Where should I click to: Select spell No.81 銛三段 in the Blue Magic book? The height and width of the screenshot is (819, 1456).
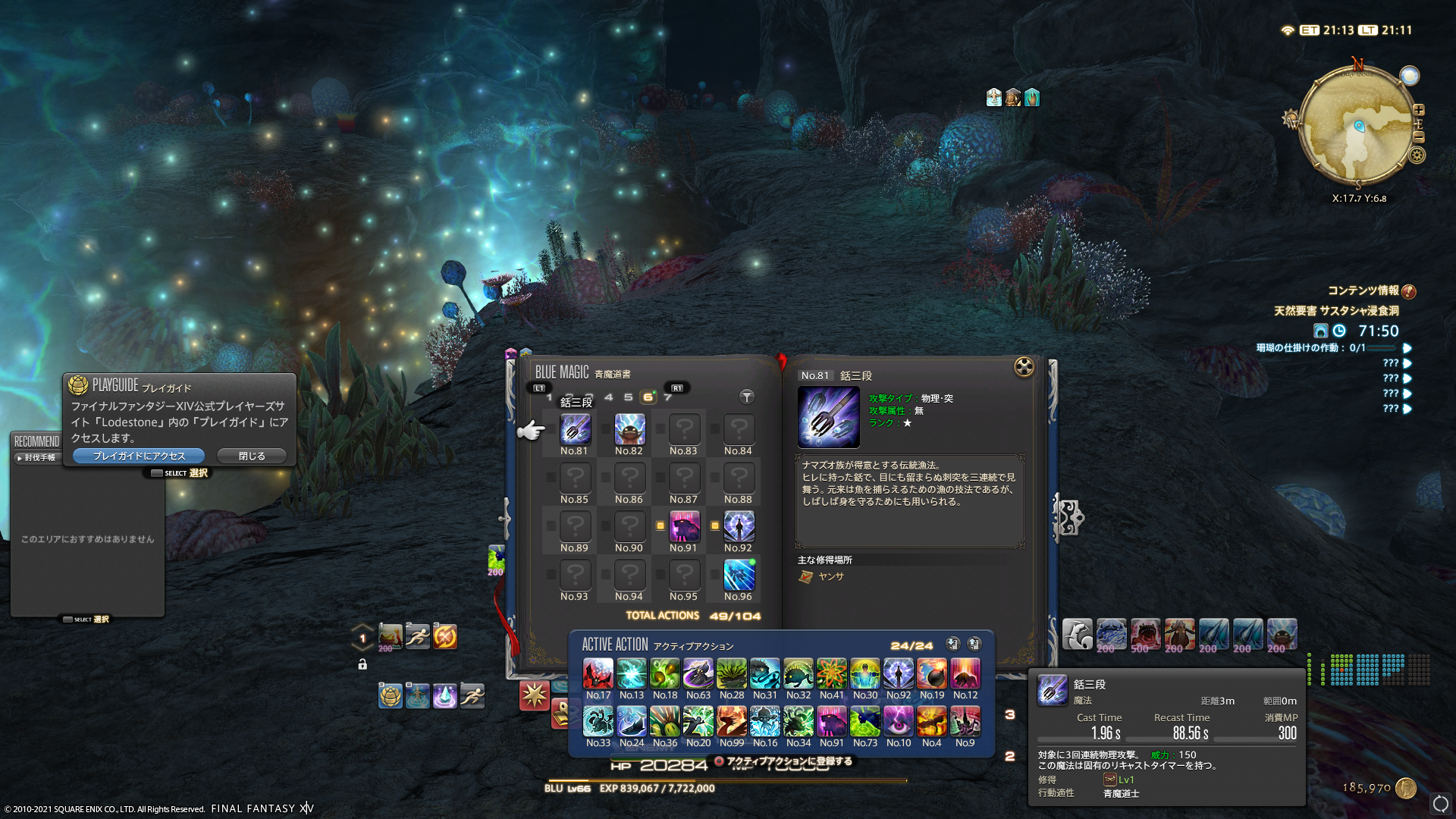coord(576,429)
